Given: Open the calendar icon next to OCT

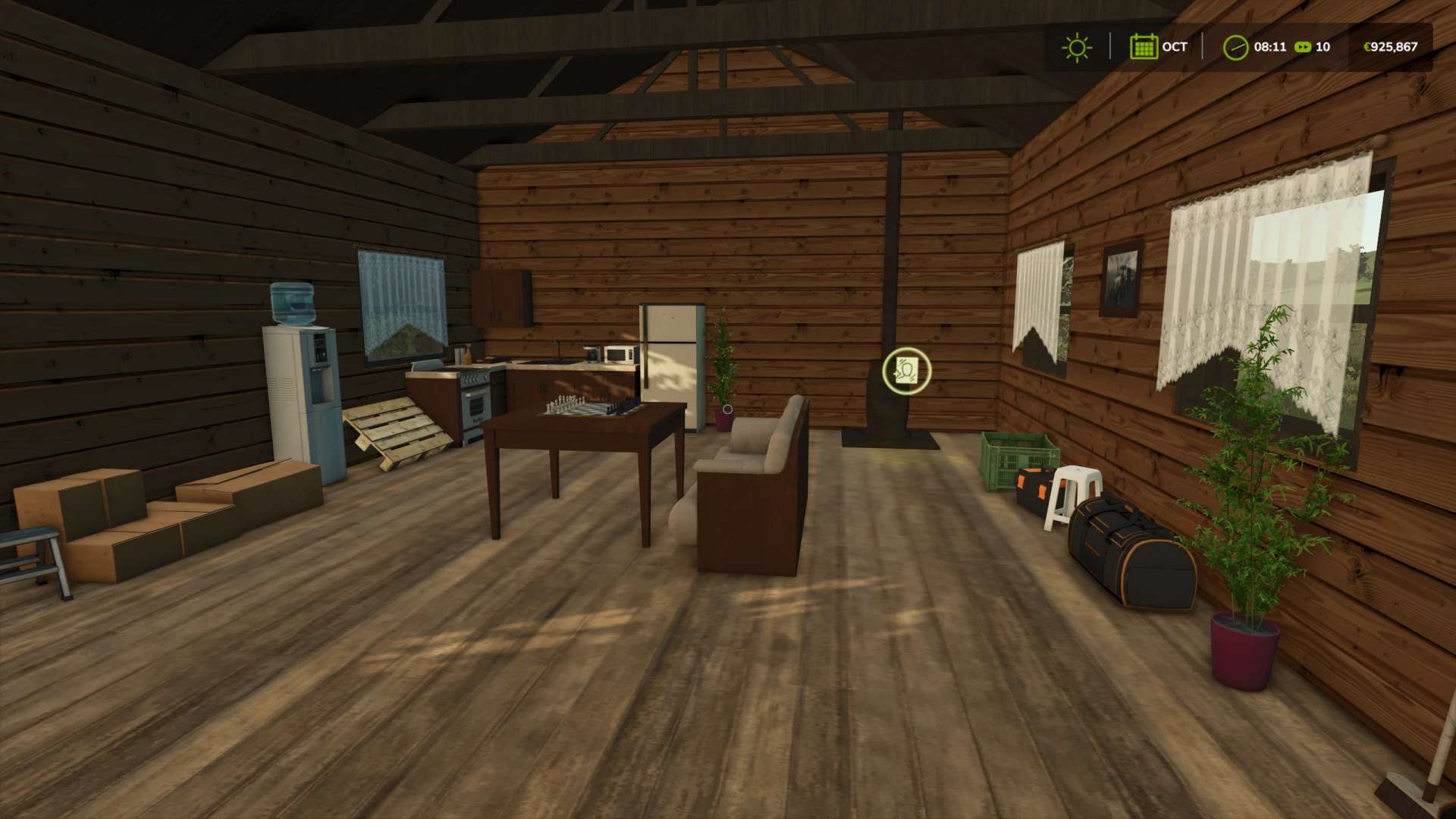Looking at the screenshot, I should (1143, 47).
